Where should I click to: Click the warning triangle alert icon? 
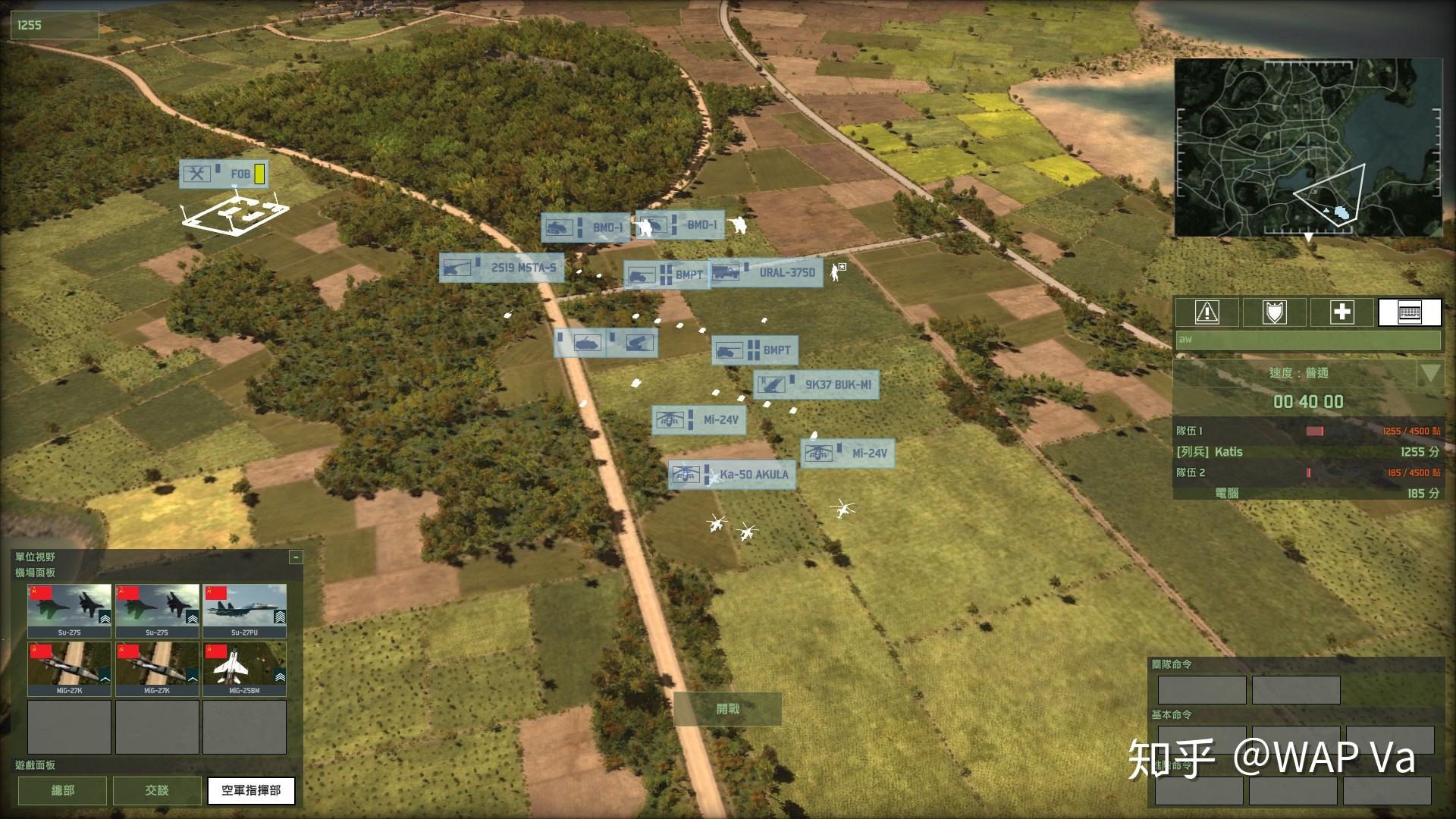pyautogui.click(x=1207, y=312)
